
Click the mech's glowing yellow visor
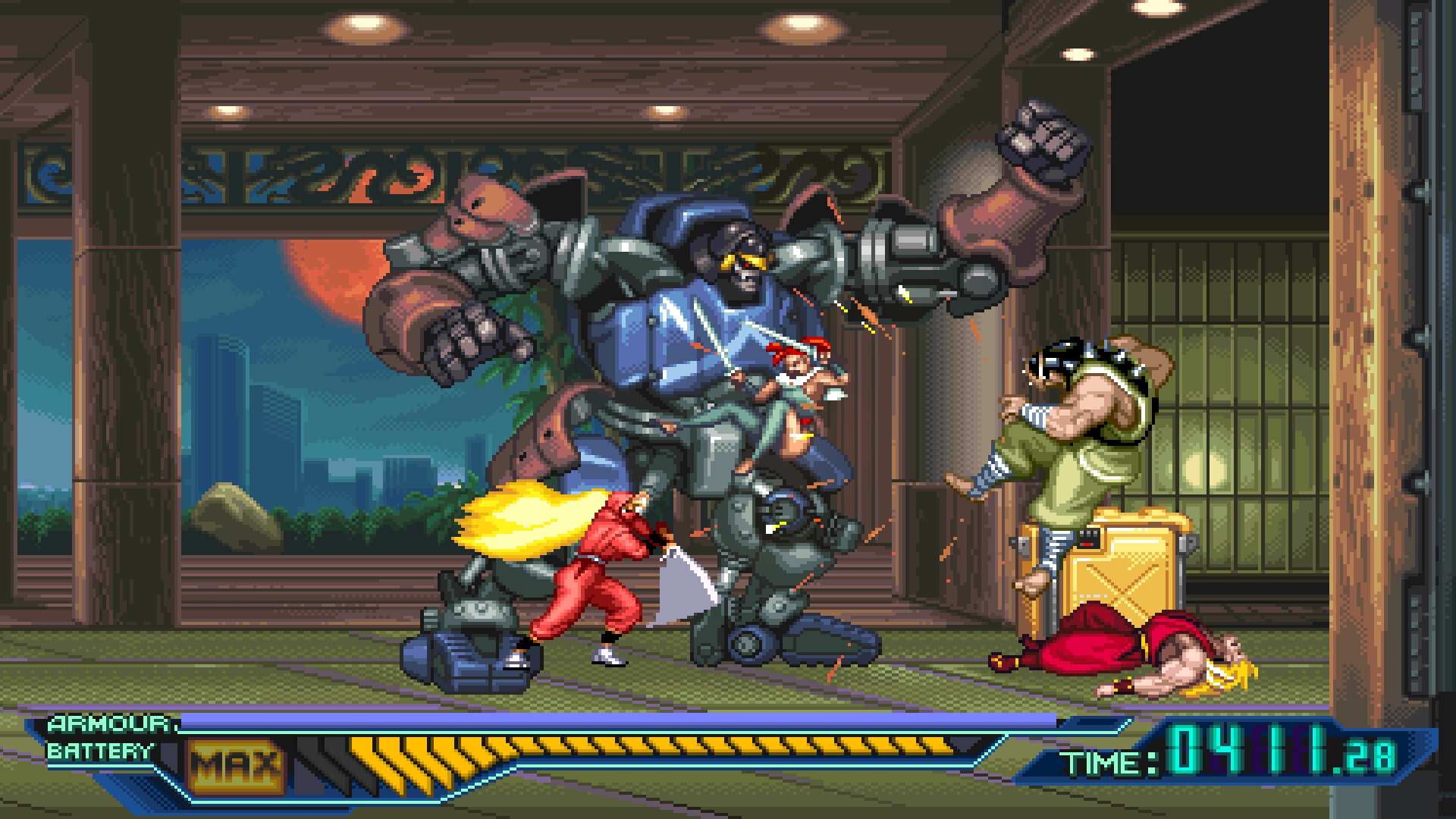pos(732,262)
